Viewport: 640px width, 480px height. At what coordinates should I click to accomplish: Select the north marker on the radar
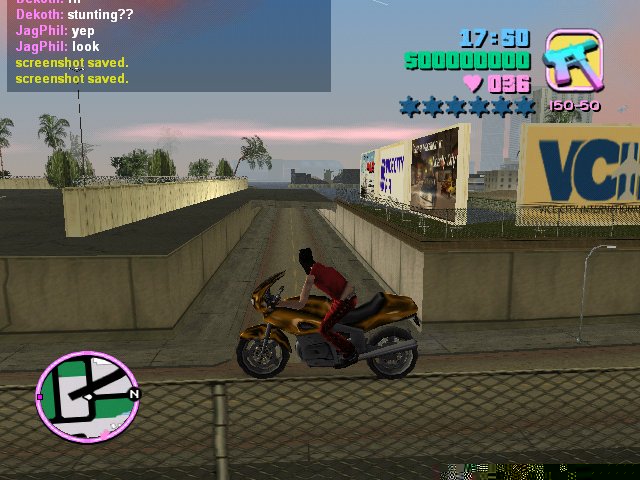pos(134,393)
